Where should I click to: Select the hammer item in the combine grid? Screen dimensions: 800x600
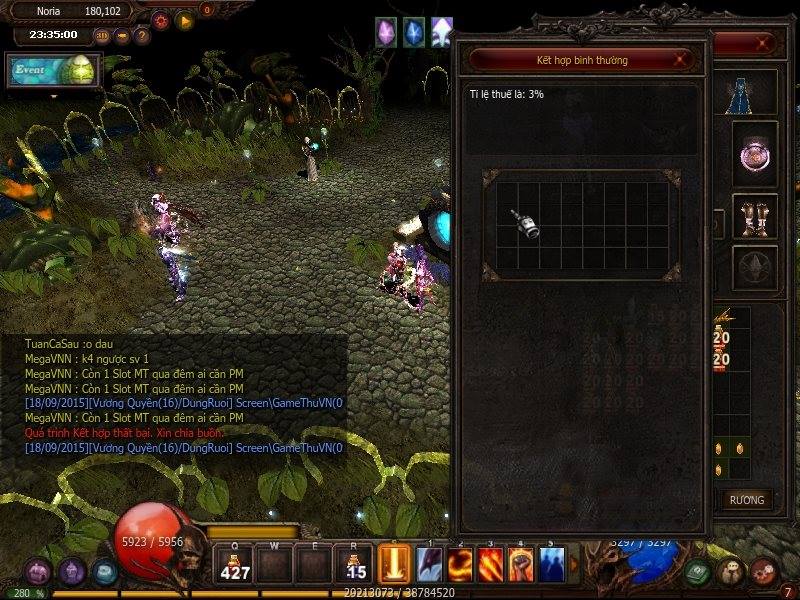coord(527,224)
